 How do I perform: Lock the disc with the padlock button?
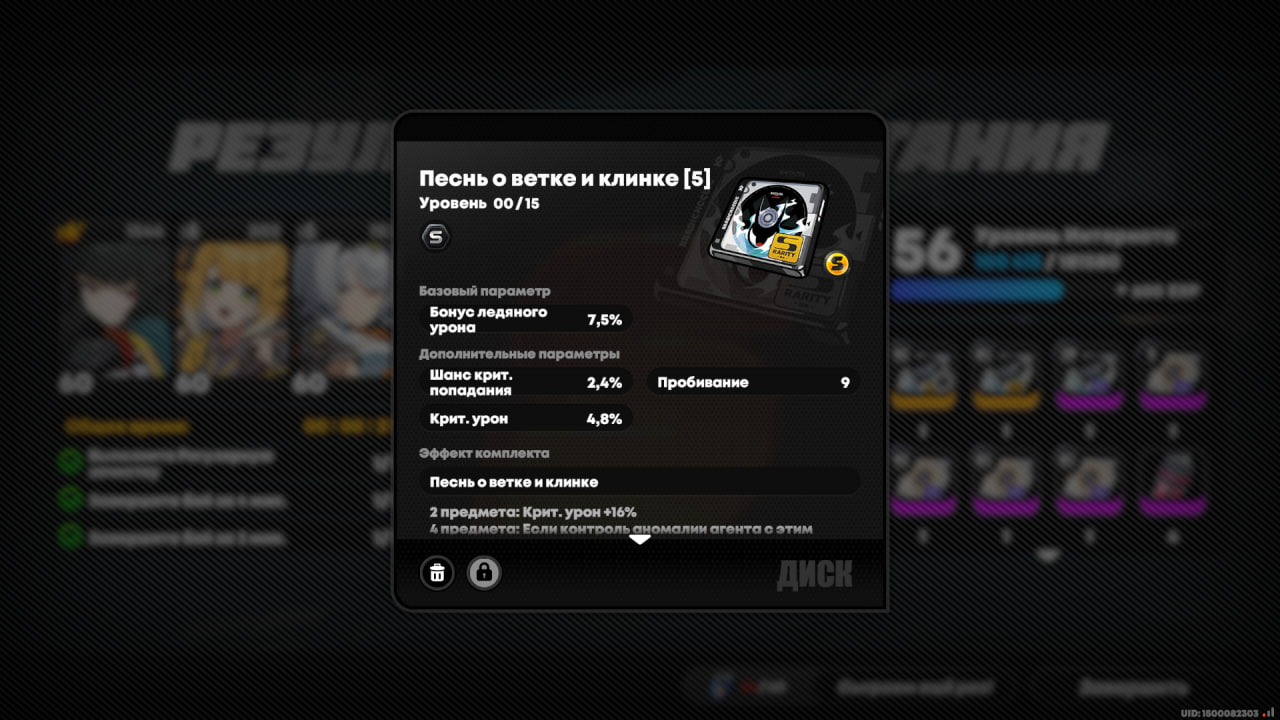484,573
